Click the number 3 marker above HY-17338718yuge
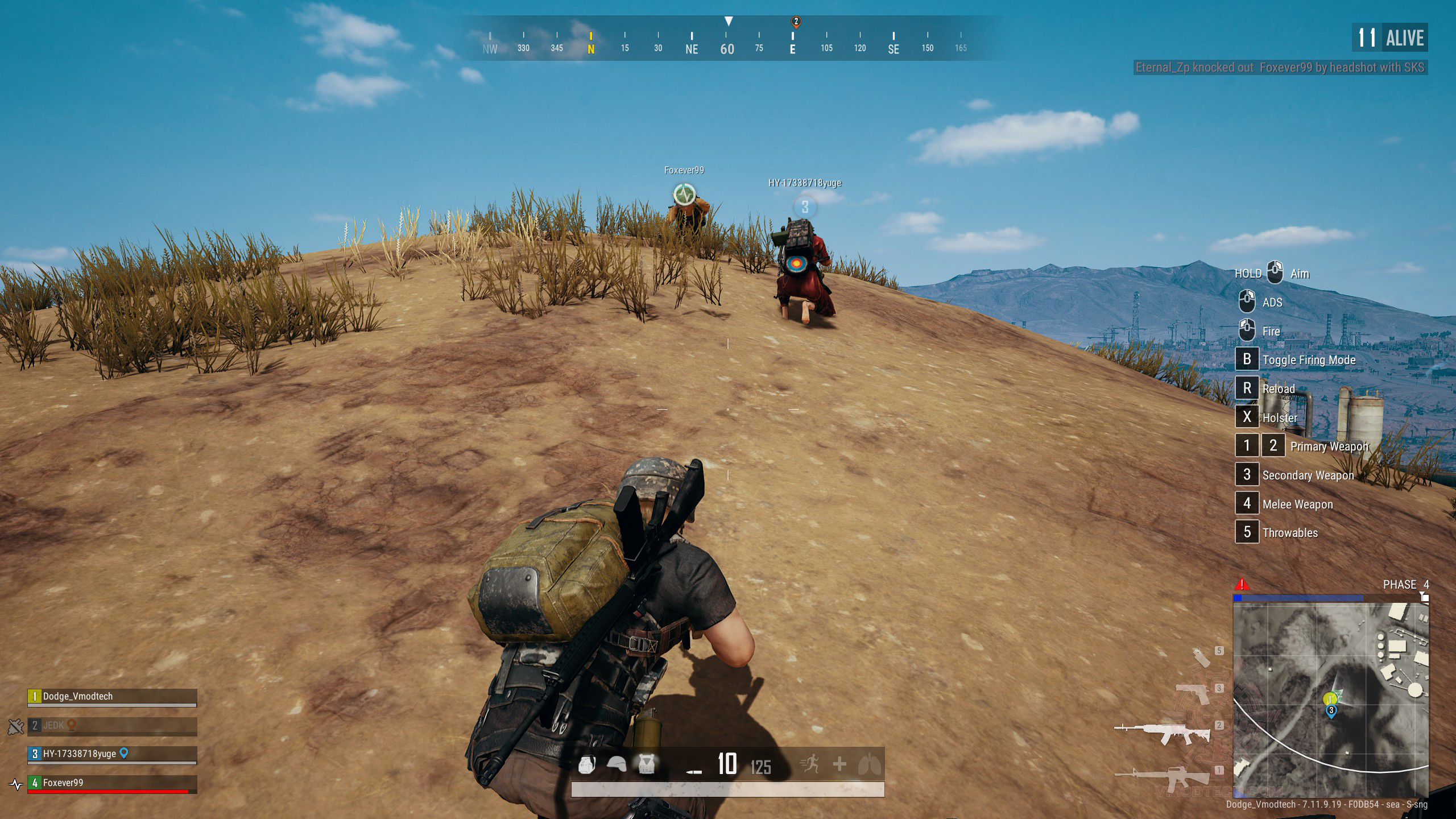Image resolution: width=1456 pixels, height=819 pixels. (805, 207)
